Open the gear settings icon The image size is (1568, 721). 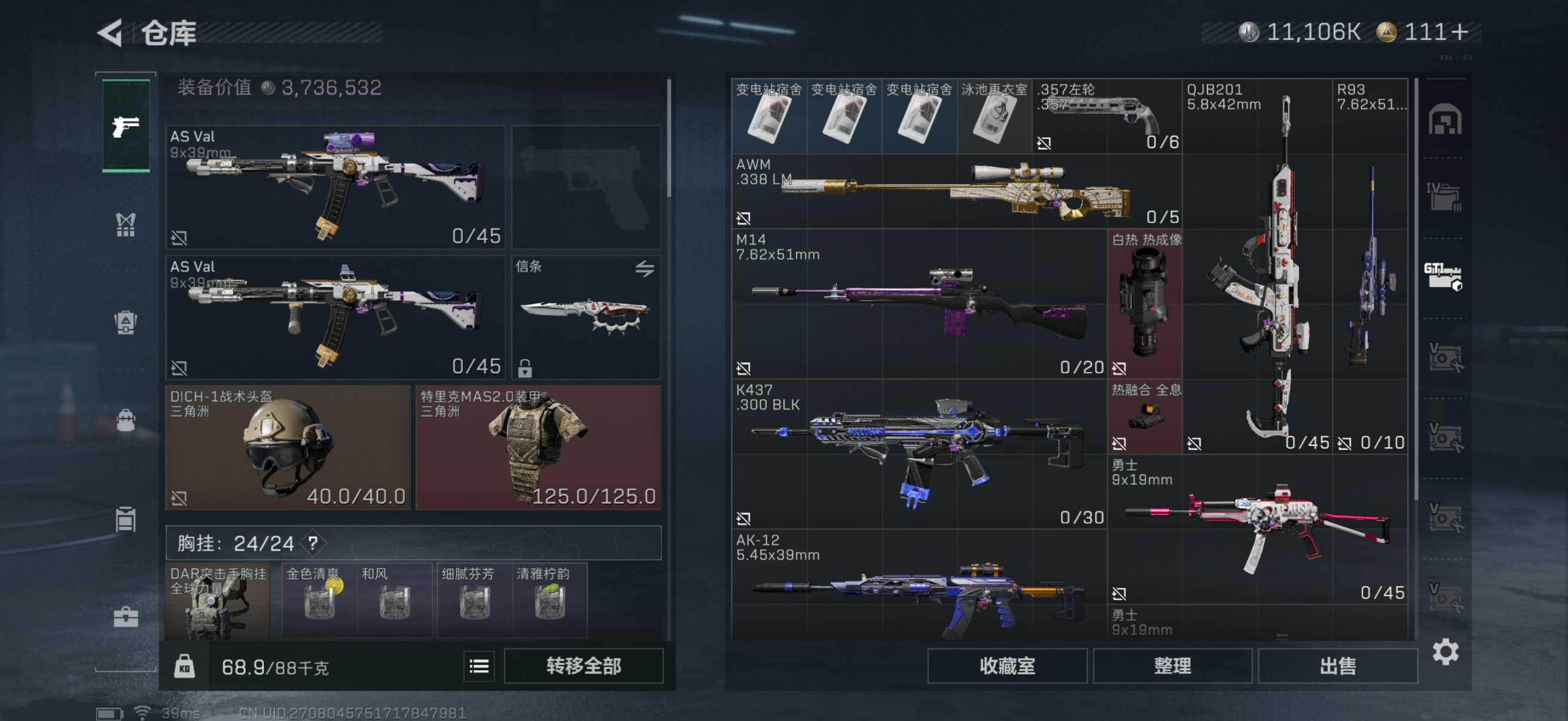click(1445, 652)
